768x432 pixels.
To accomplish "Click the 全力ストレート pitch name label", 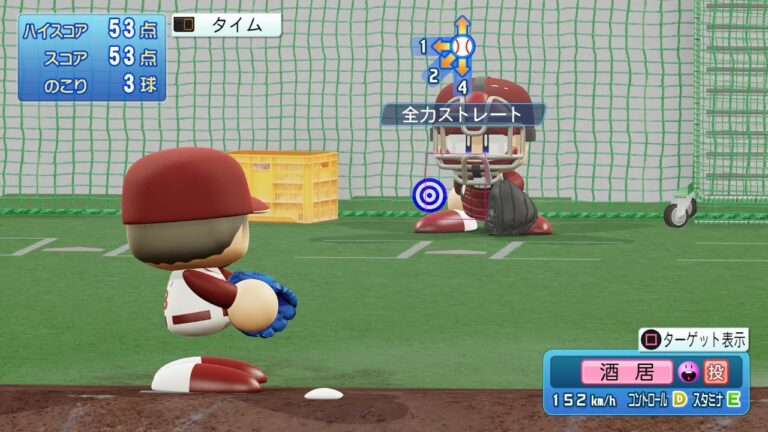I will click(461, 115).
